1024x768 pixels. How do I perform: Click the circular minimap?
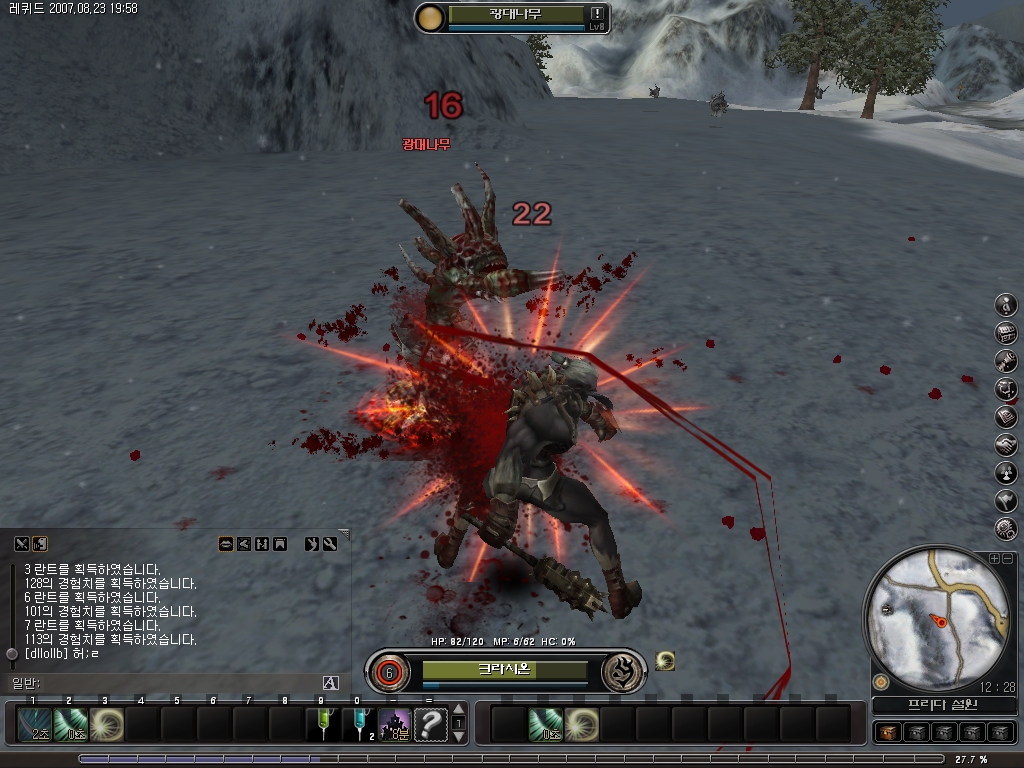pyautogui.click(x=938, y=618)
